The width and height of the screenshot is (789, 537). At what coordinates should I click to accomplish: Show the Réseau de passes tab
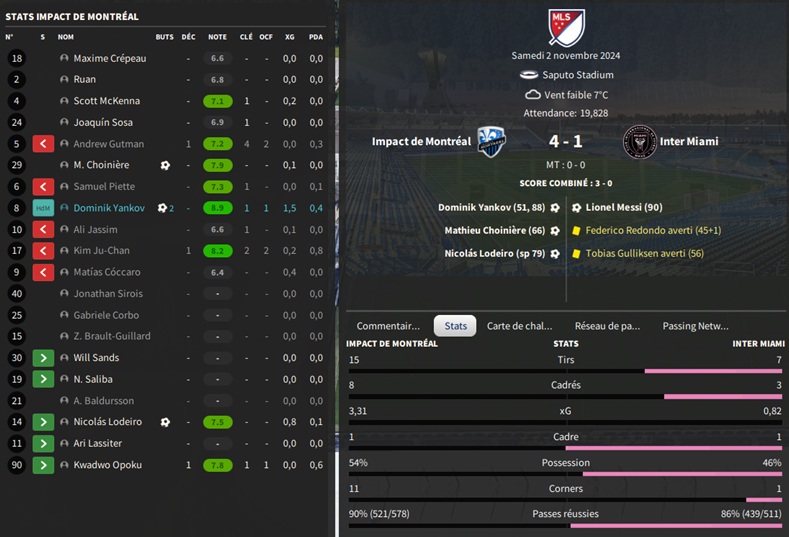tap(607, 326)
